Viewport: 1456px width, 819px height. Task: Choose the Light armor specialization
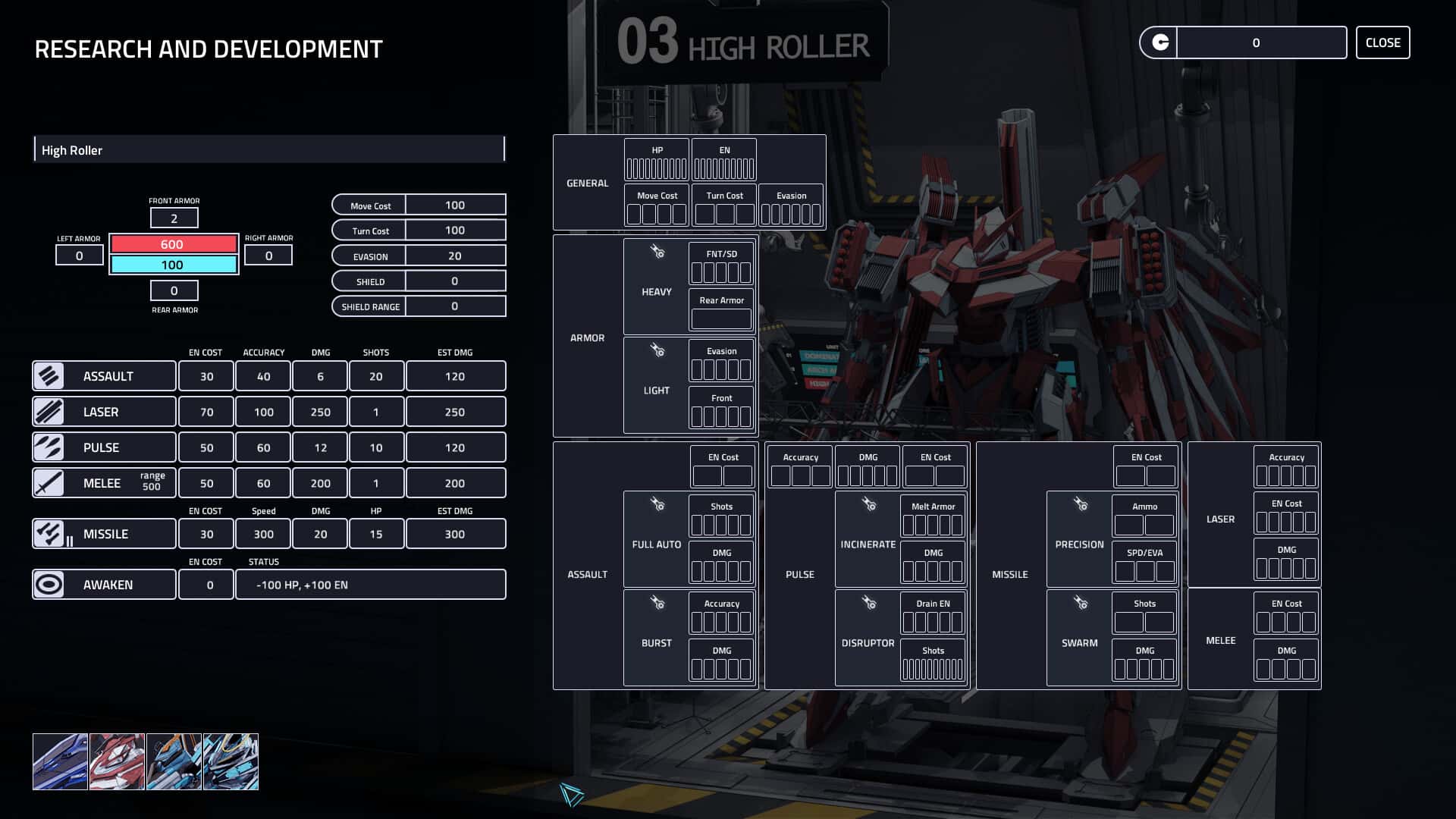point(657,385)
